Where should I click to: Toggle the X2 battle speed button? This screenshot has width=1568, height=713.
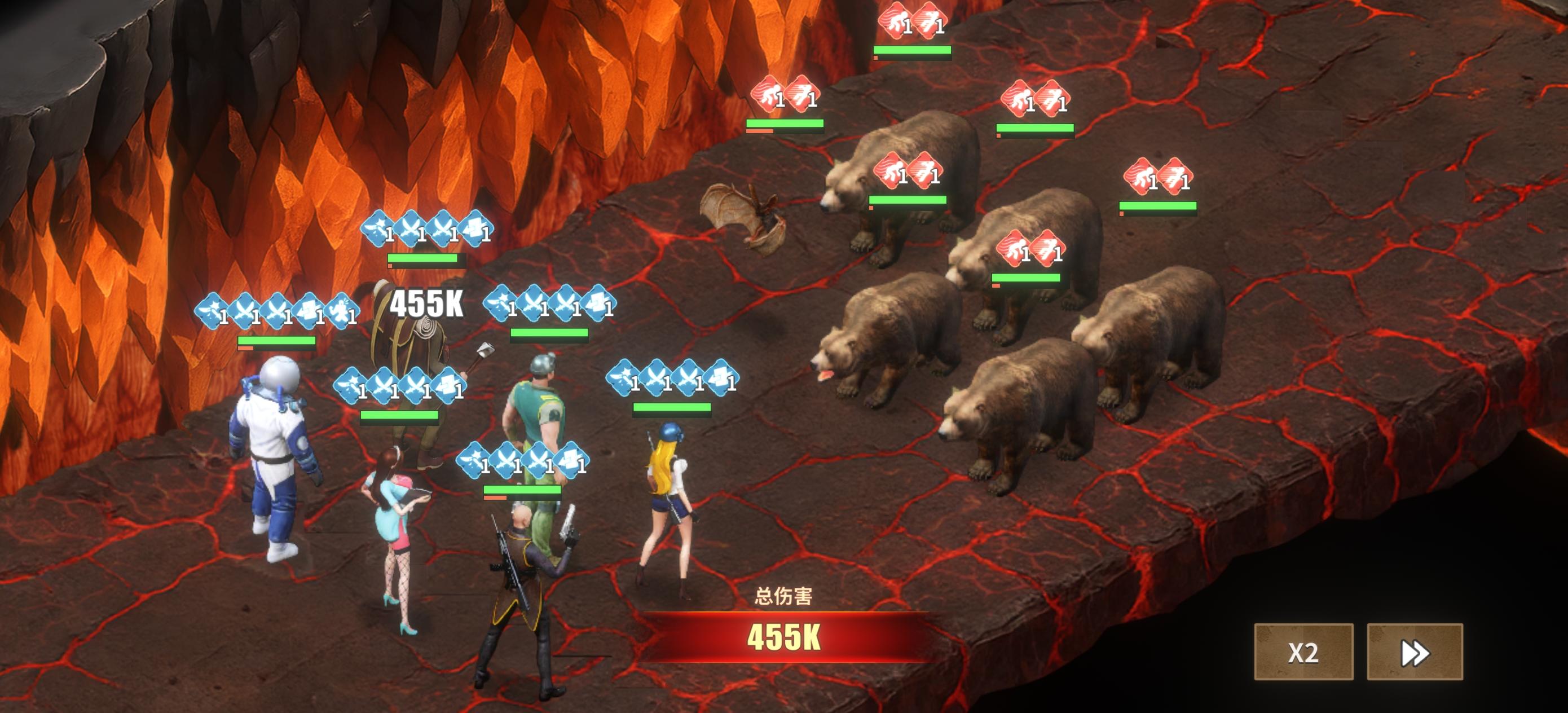1303,652
